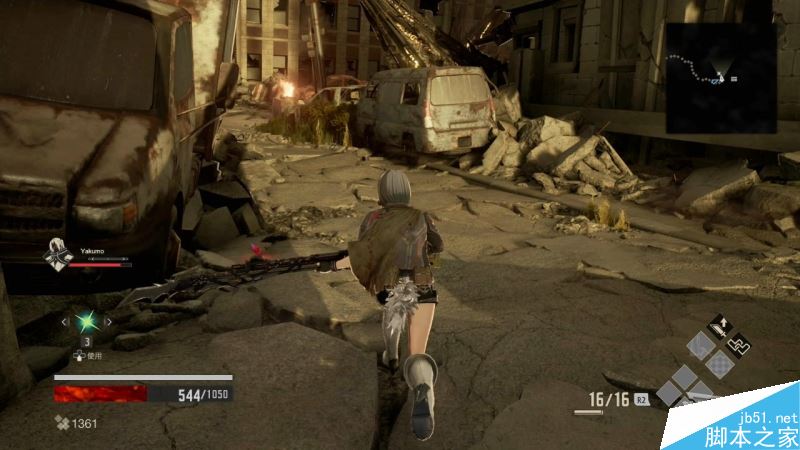This screenshot has height=450, width=800.
Task: Open the minimap in the corner
Action: click(x=721, y=76)
